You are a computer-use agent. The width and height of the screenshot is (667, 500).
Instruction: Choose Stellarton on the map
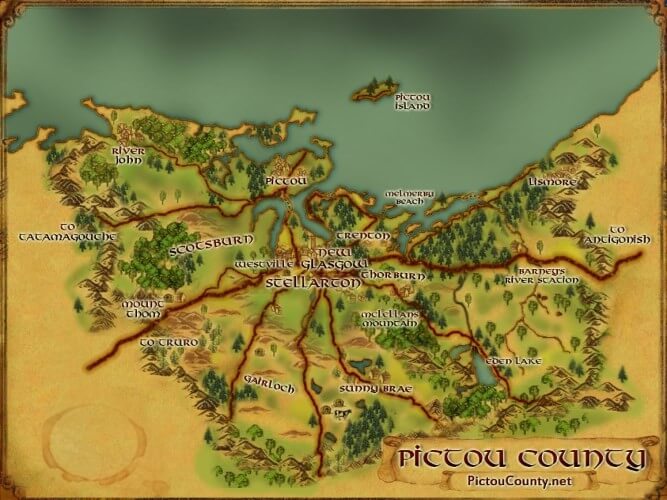point(312,283)
